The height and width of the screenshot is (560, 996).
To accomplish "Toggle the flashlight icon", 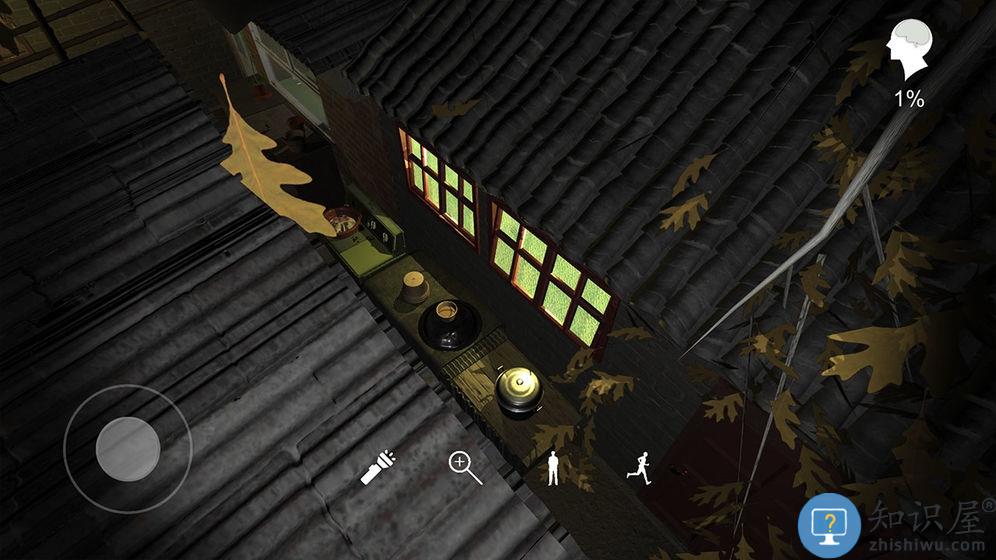I will (x=377, y=467).
